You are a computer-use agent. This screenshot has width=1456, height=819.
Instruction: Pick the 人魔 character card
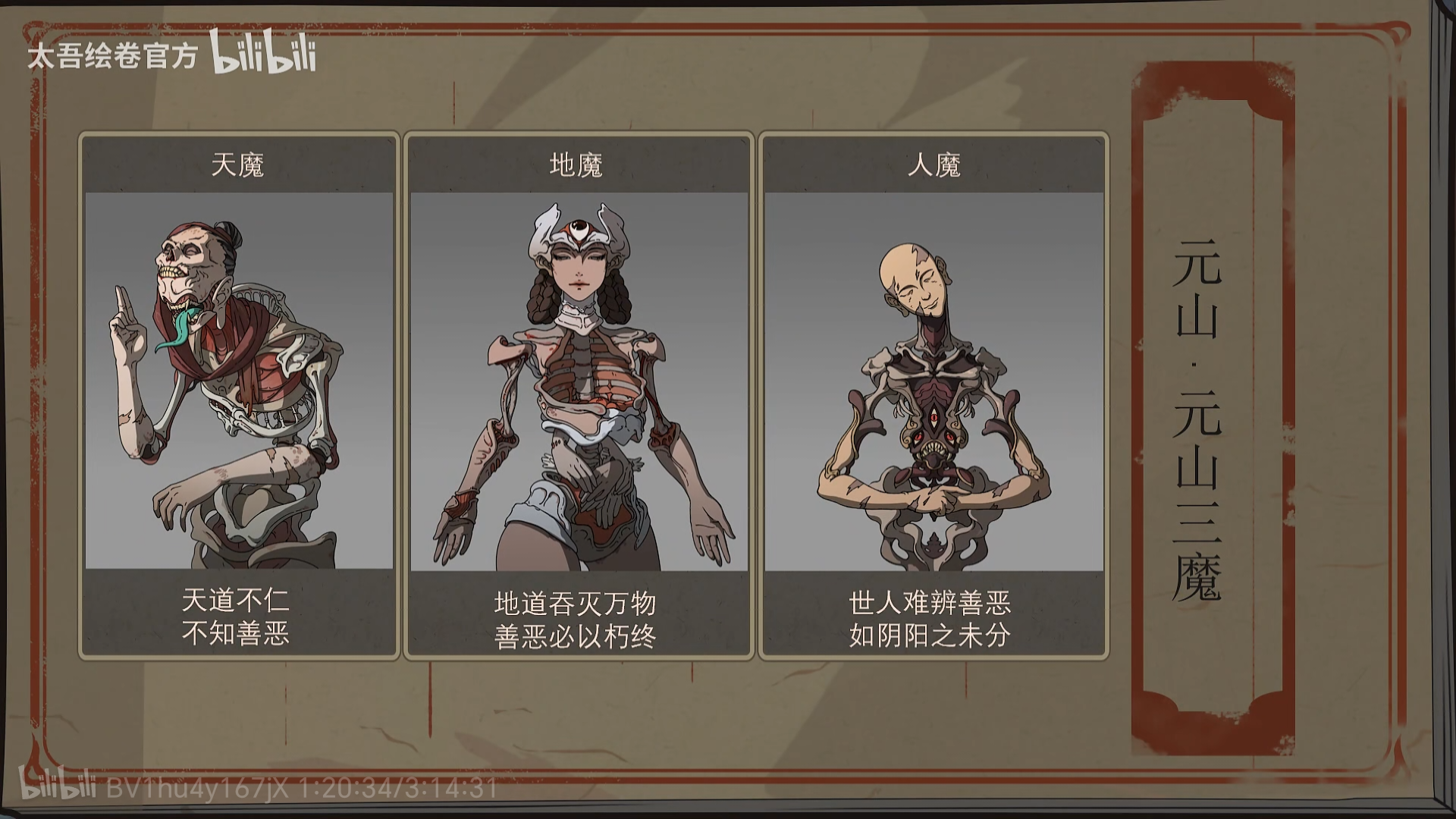[934, 394]
